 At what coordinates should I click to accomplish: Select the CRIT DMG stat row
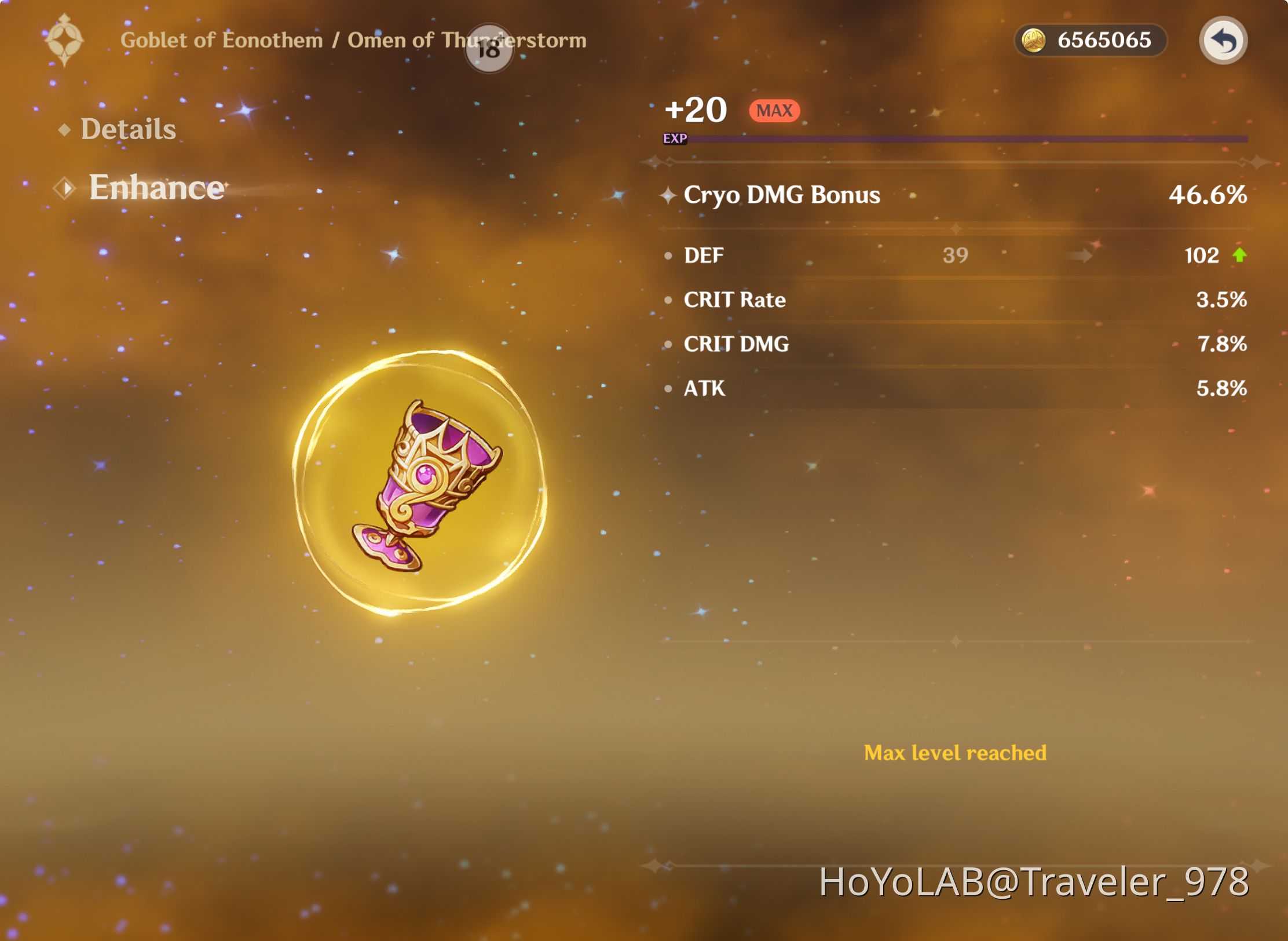(956, 344)
